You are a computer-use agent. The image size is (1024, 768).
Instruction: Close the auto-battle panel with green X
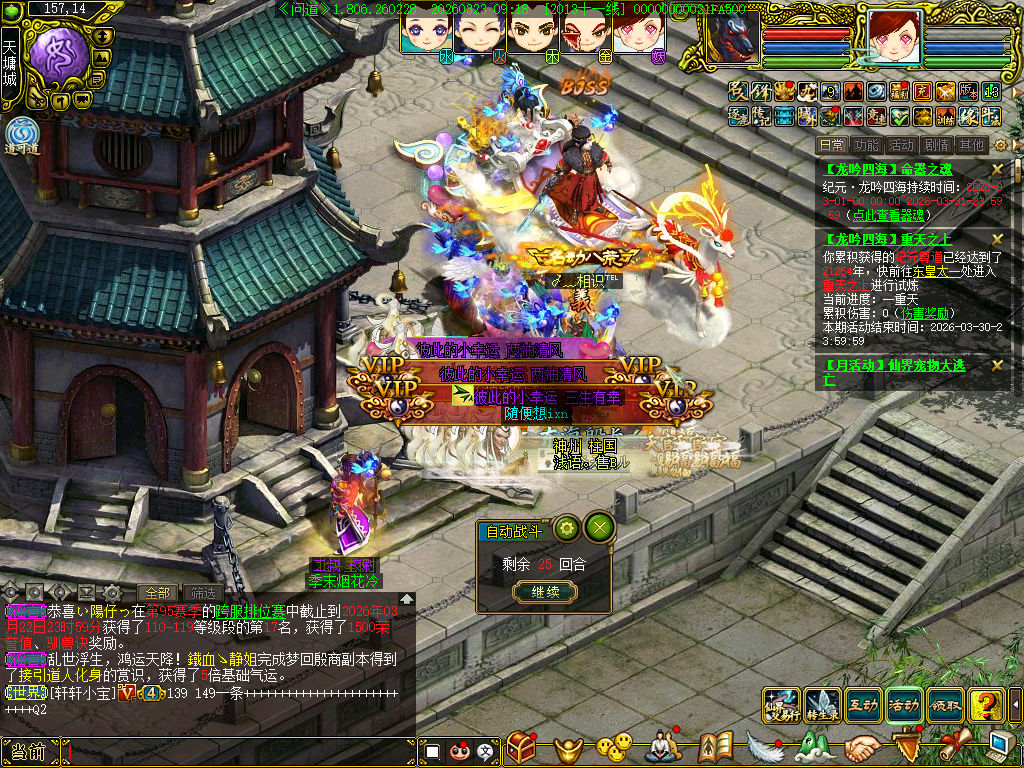click(599, 527)
